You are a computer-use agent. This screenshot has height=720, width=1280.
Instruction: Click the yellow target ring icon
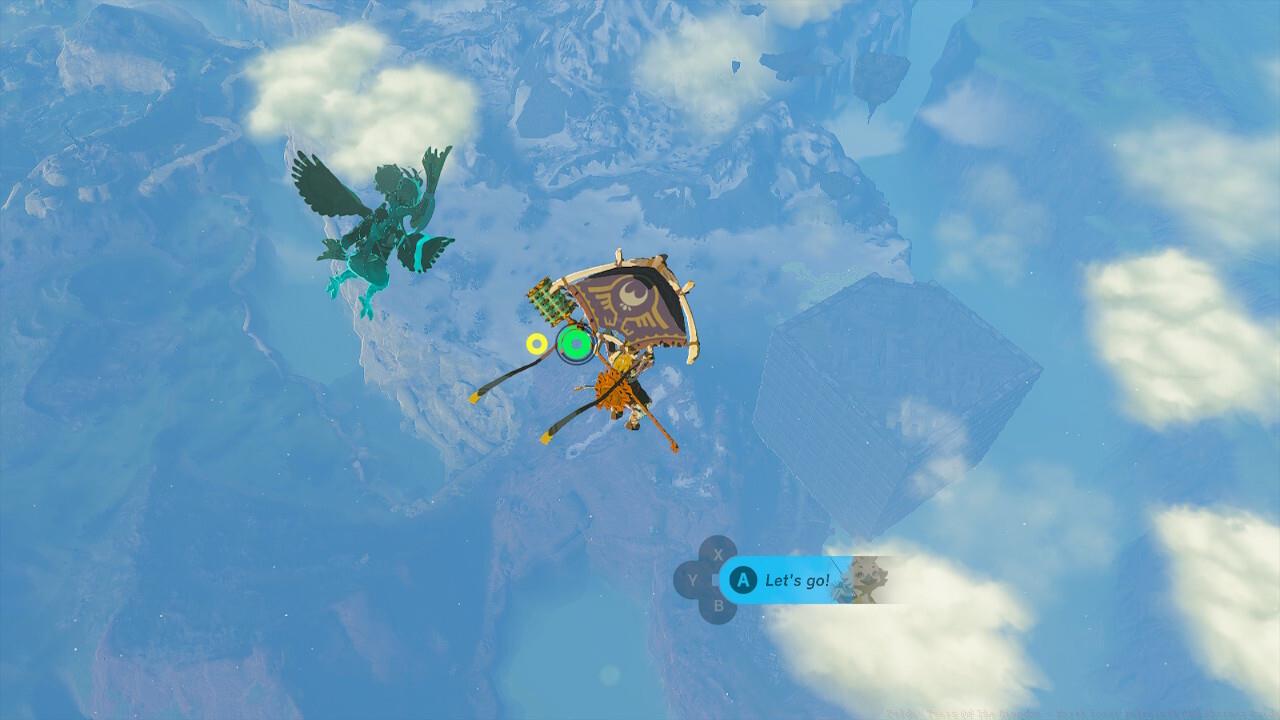(538, 343)
